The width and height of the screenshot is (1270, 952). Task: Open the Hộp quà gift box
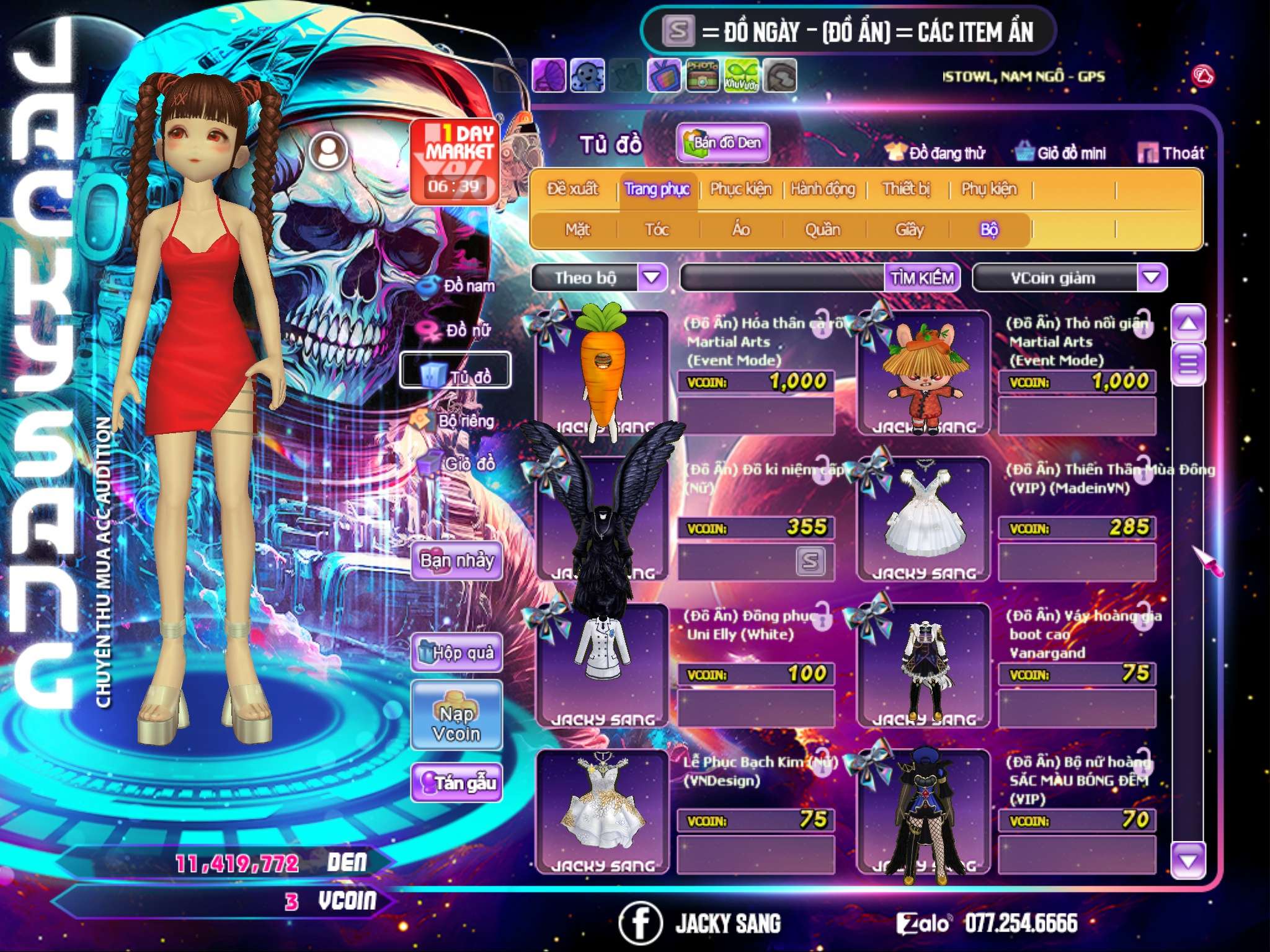tap(457, 653)
